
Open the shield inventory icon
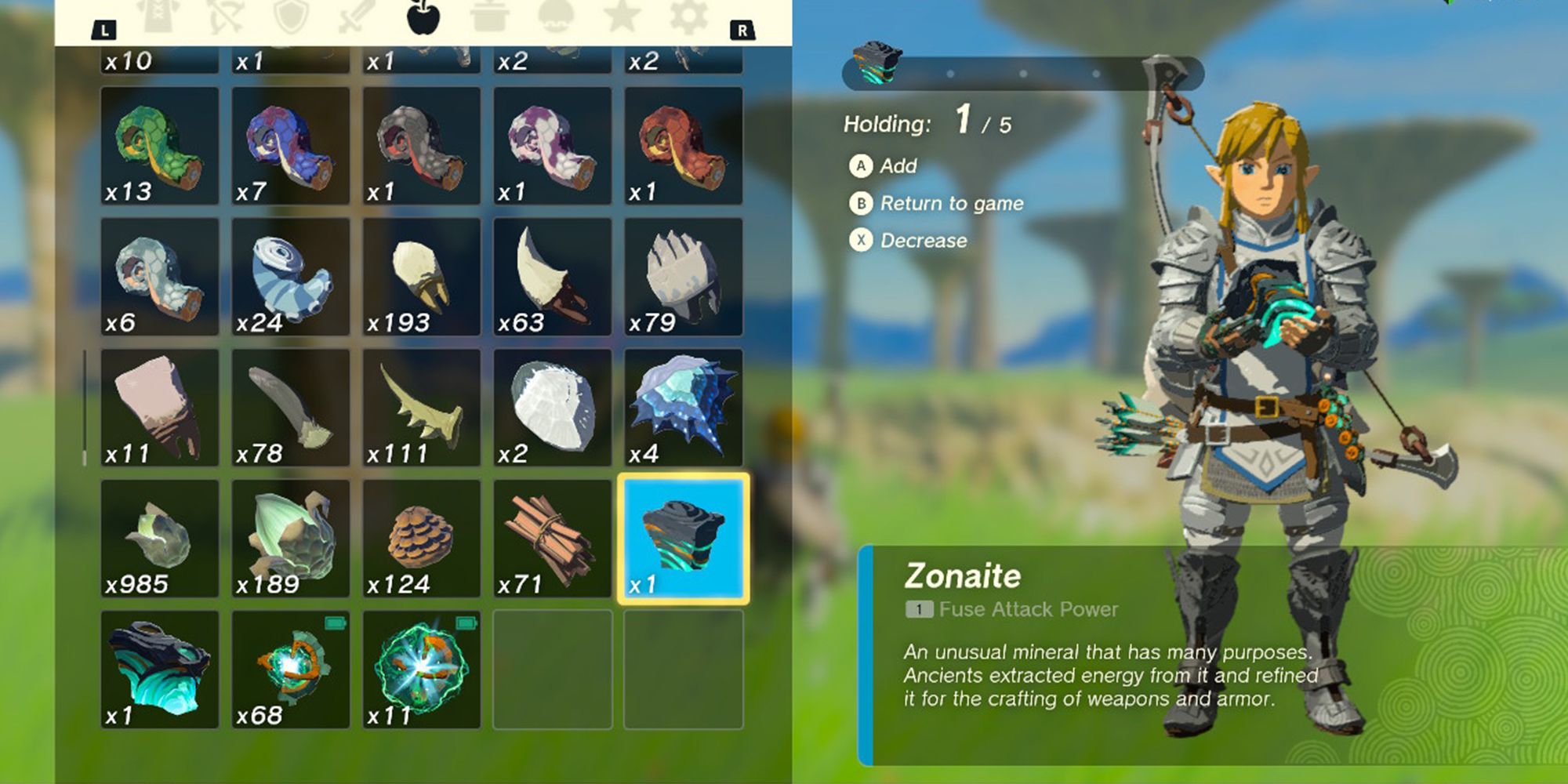tap(290, 16)
